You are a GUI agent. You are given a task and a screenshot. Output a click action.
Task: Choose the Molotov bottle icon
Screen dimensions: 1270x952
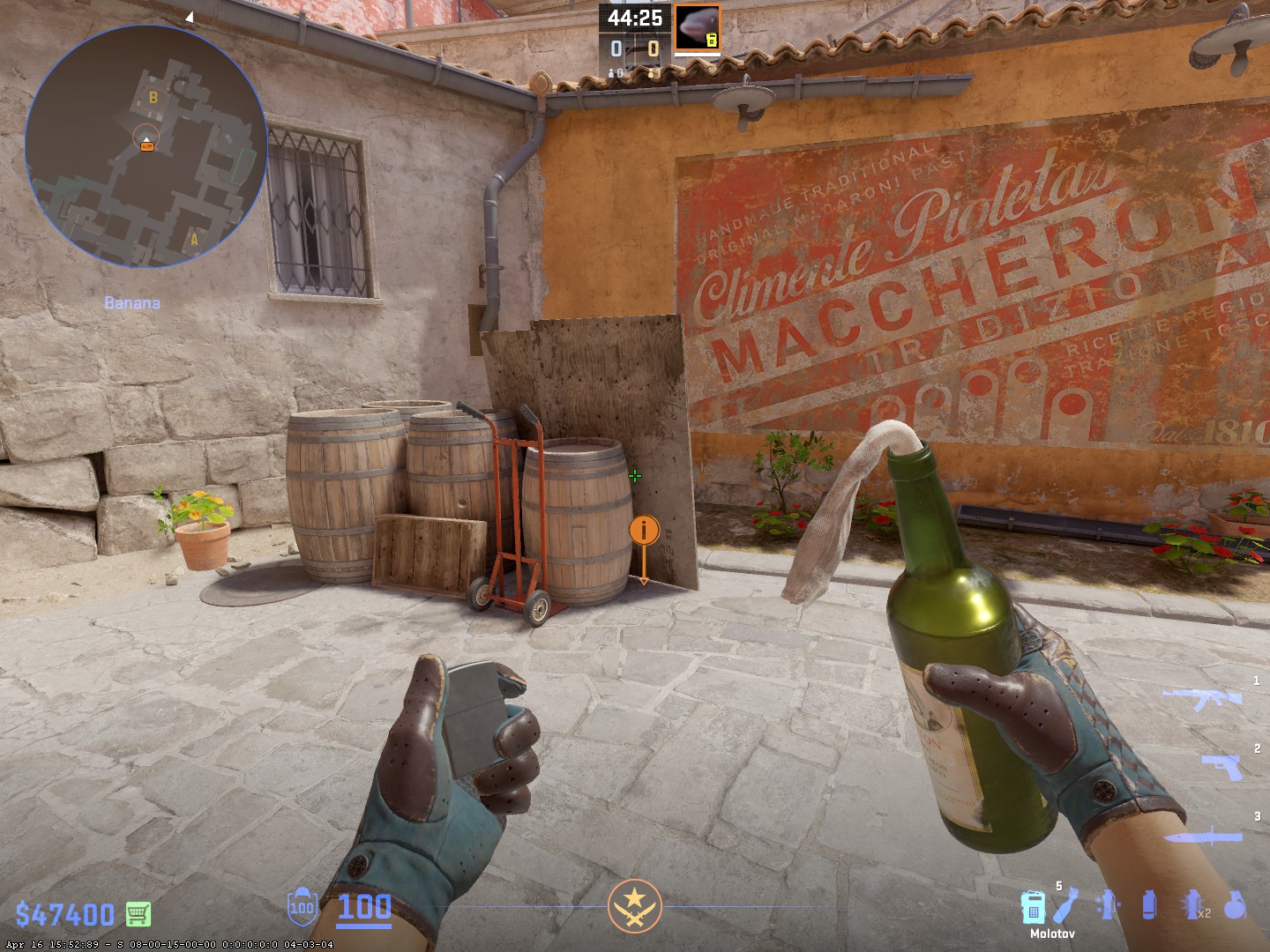[x=1065, y=906]
